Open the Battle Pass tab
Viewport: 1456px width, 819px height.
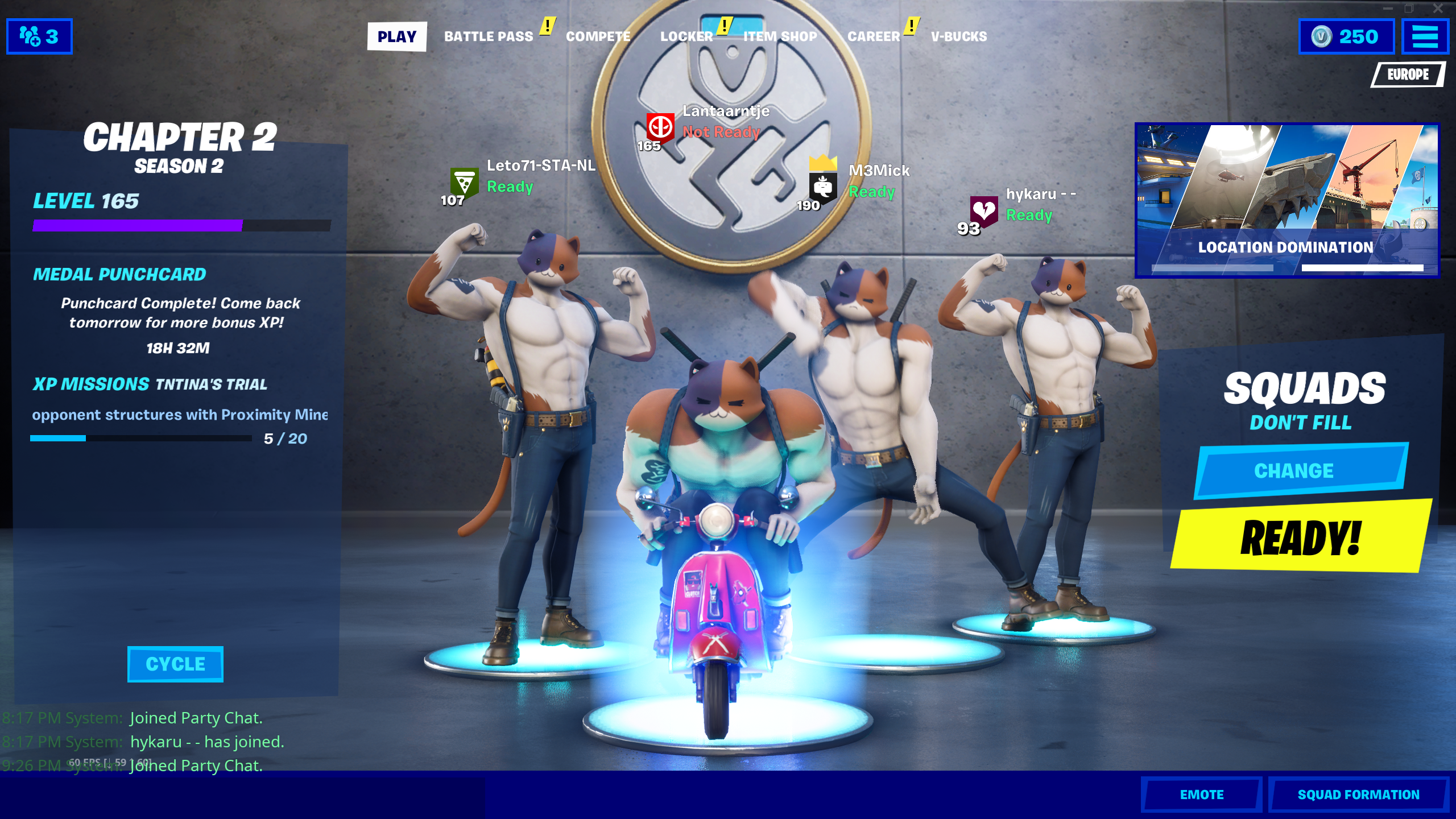point(488,37)
